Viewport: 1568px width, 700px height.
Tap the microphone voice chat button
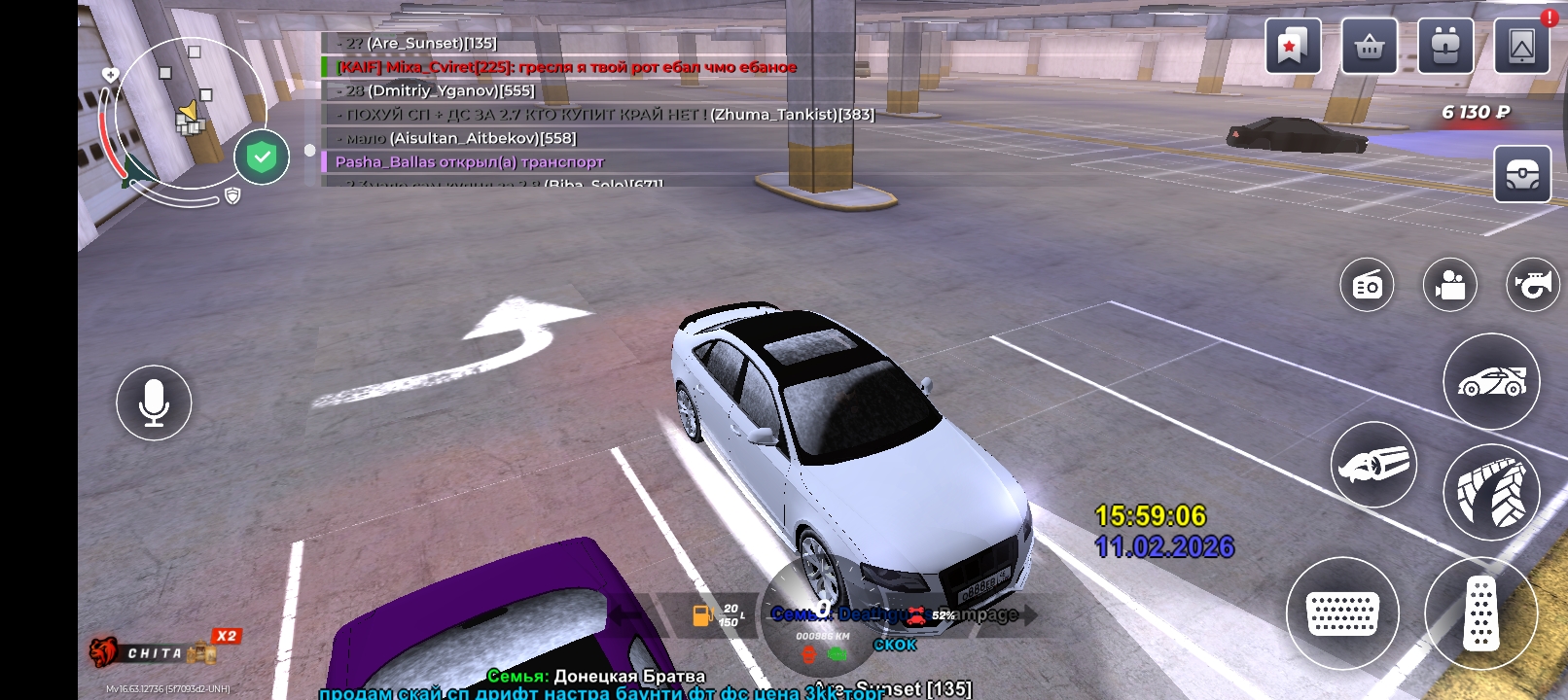(154, 402)
